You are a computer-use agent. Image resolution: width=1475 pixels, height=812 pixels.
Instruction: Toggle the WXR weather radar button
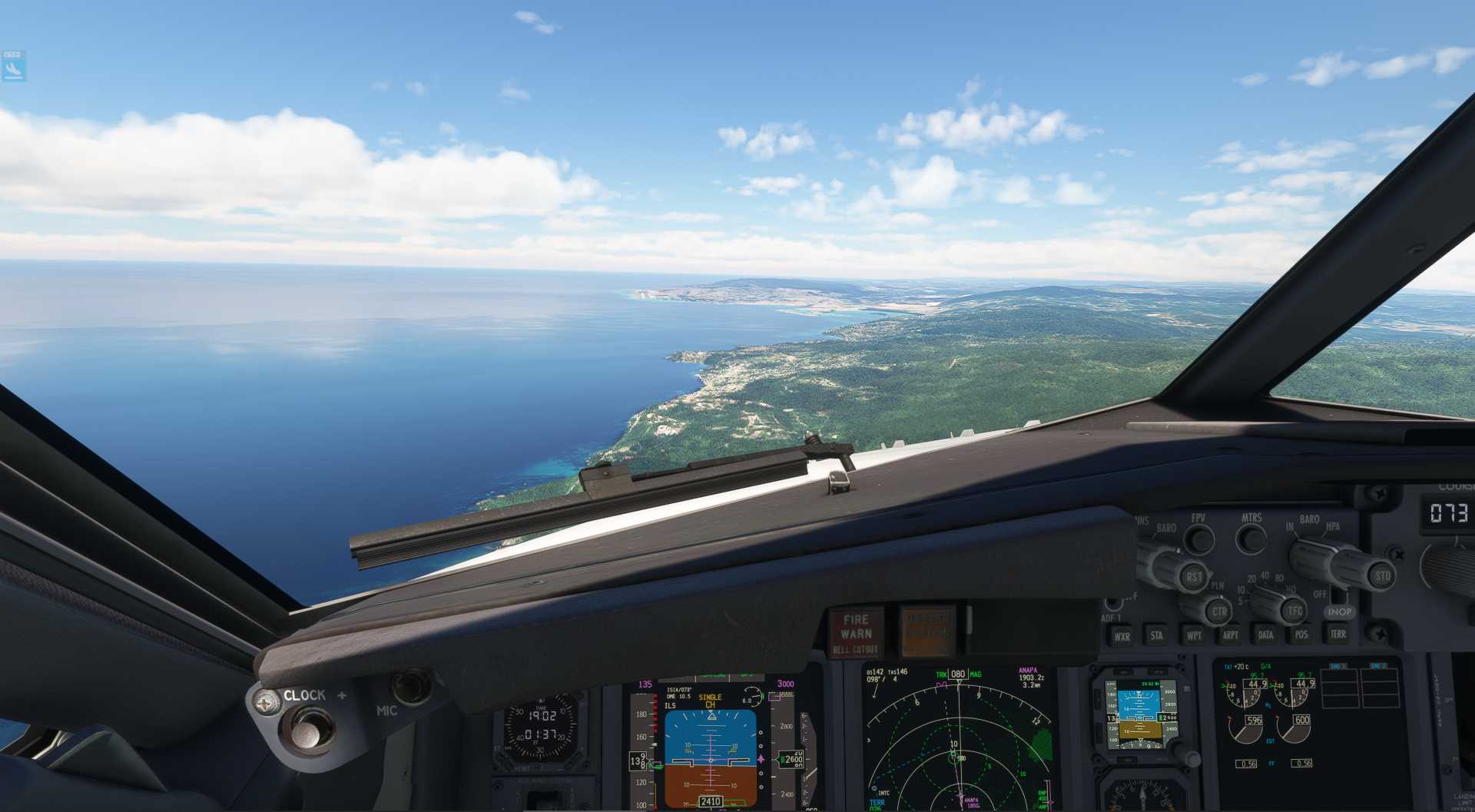[x=1122, y=636]
